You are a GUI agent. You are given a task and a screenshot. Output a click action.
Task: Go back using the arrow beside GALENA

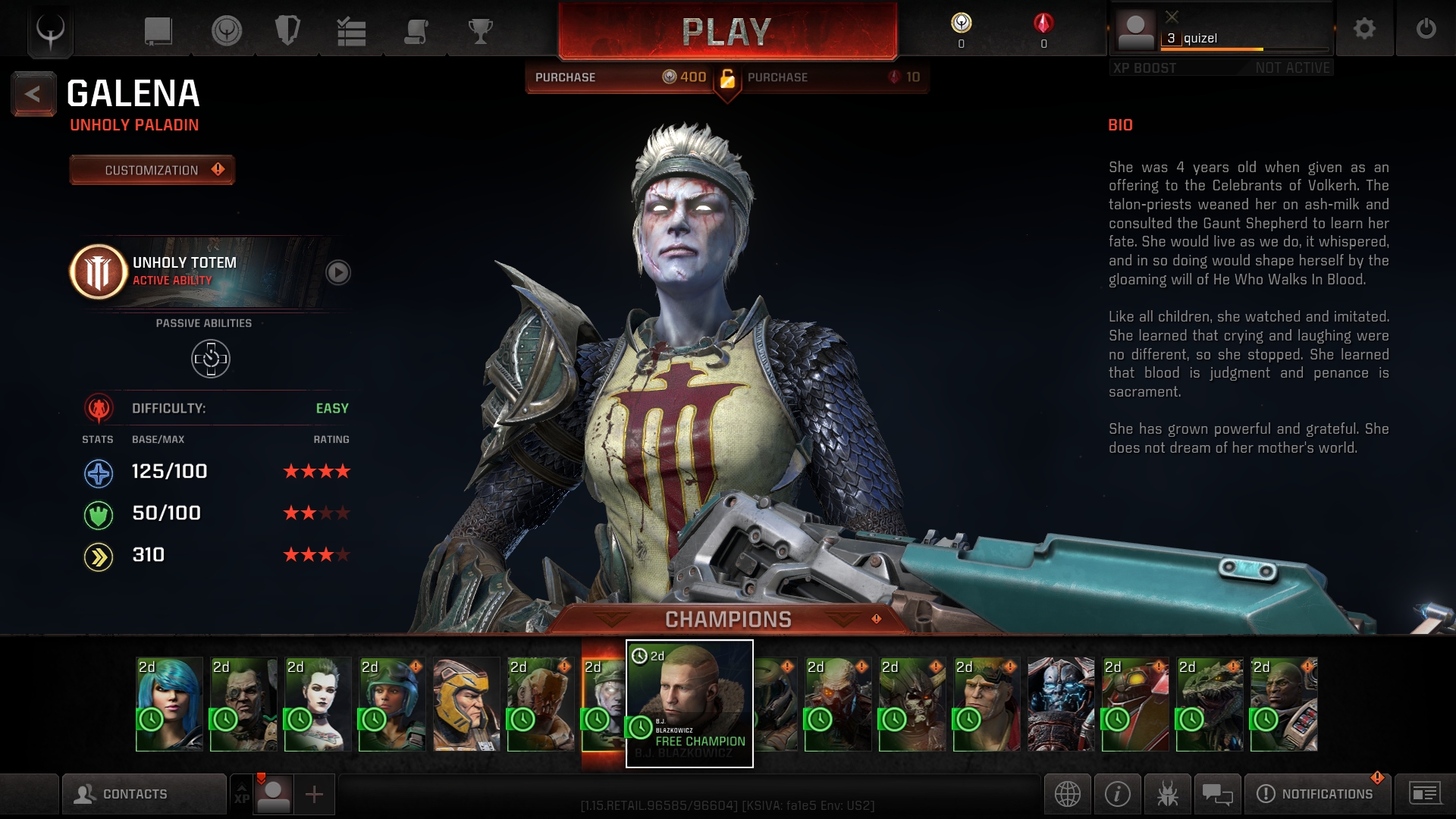[33, 94]
